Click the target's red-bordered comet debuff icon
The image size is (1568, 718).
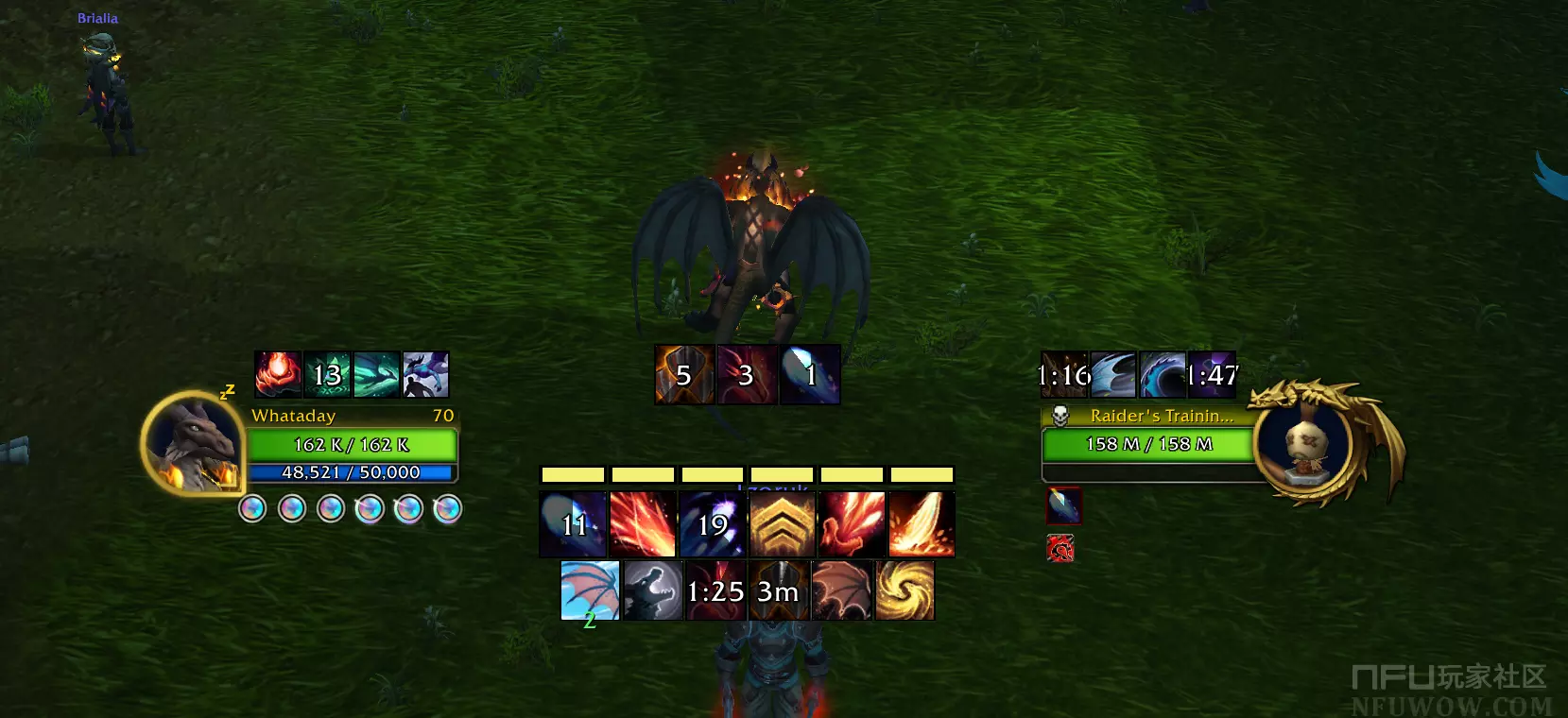click(1063, 505)
